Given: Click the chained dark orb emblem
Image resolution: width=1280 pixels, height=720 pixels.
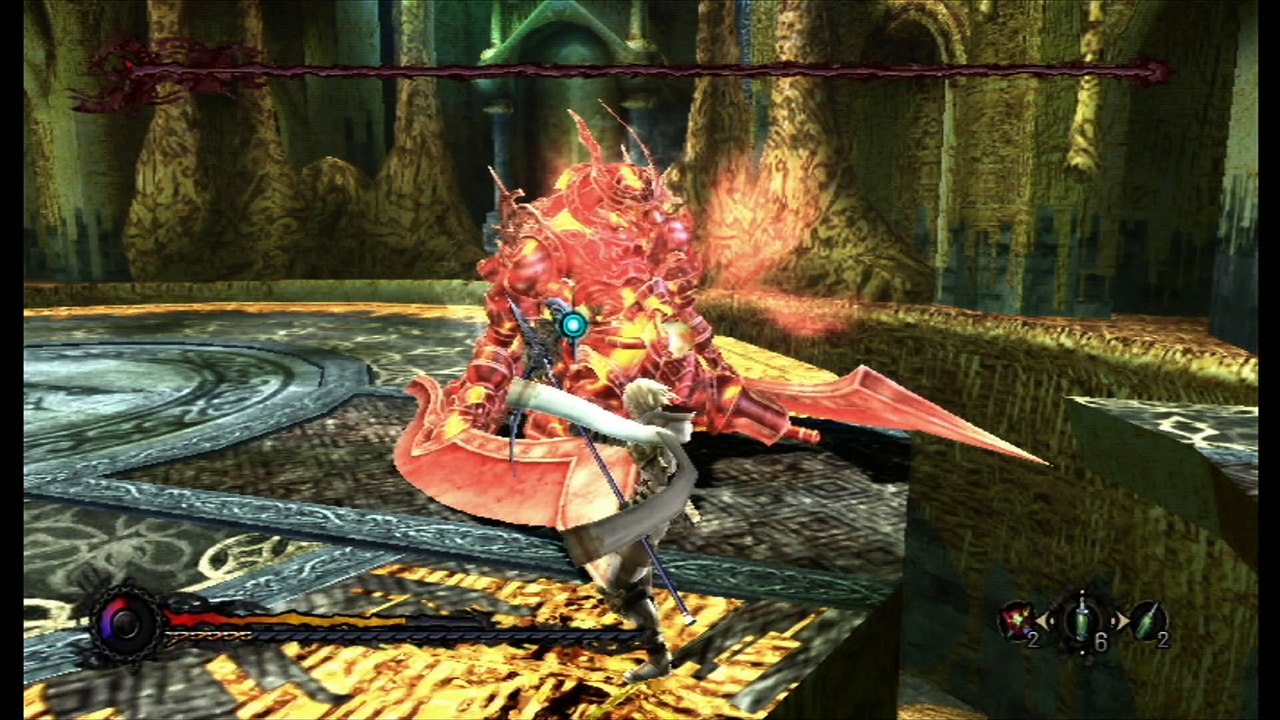Looking at the screenshot, I should 126,623.
